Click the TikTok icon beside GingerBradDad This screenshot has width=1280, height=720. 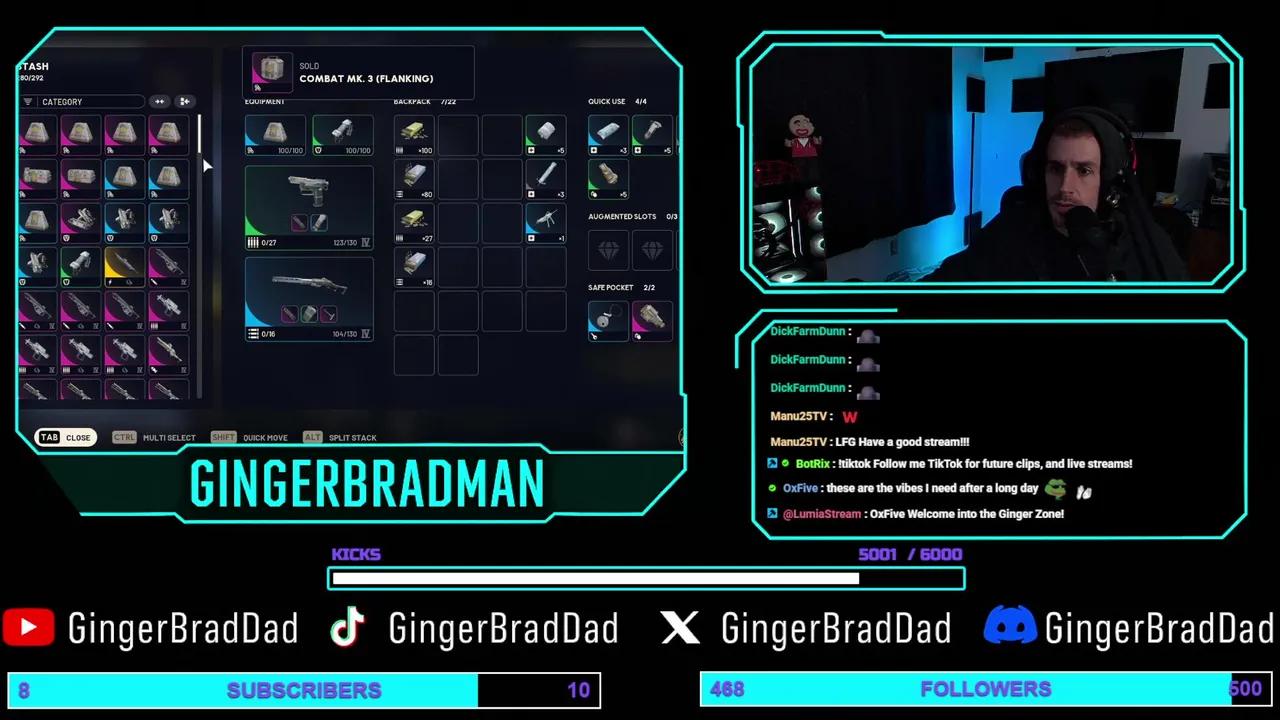pos(347,627)
